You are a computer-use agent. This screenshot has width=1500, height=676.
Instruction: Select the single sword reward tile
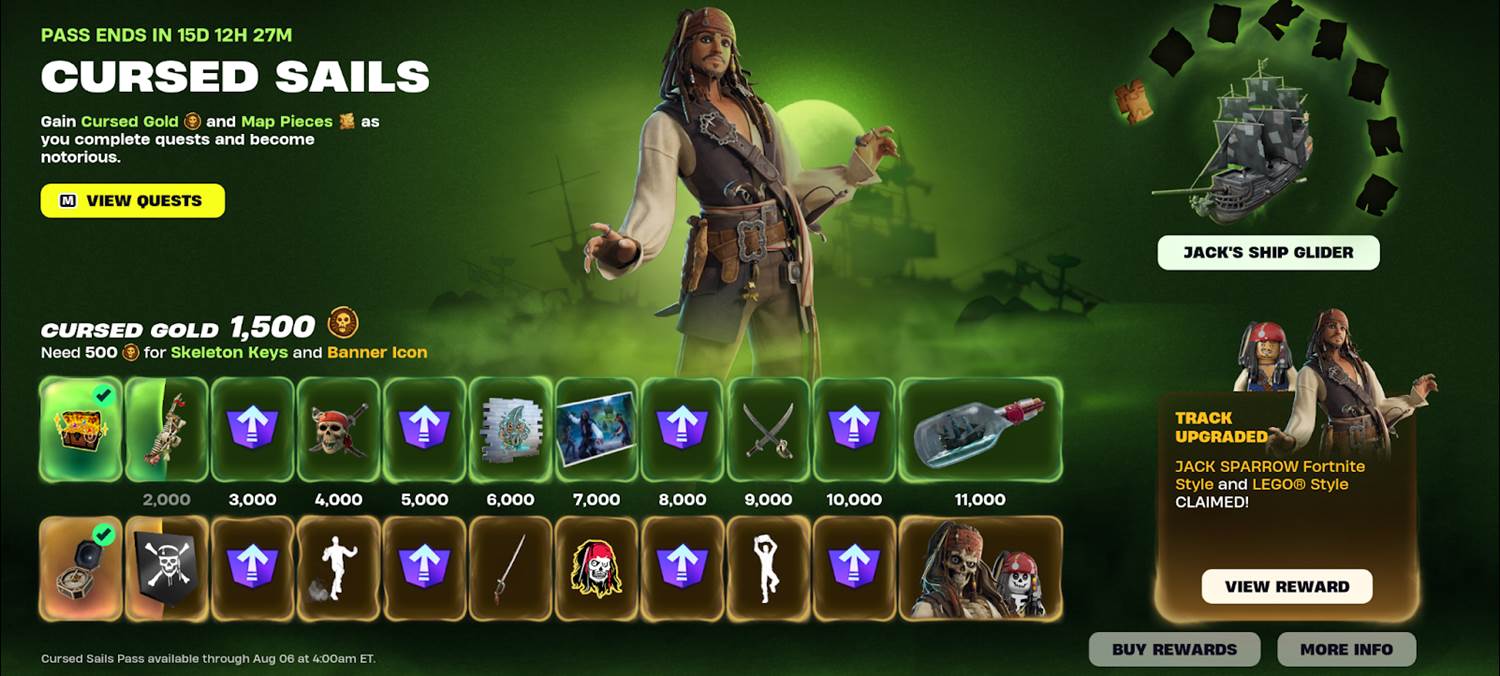click(511, 568)
